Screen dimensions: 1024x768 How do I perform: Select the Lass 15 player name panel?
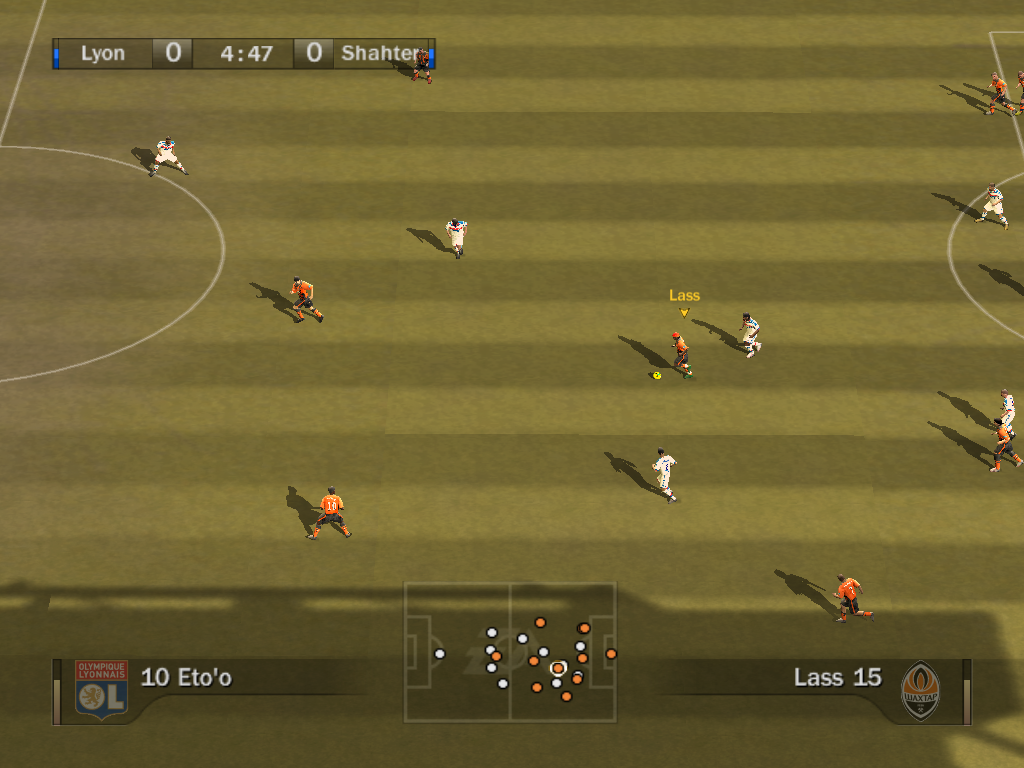coord(837,677)
